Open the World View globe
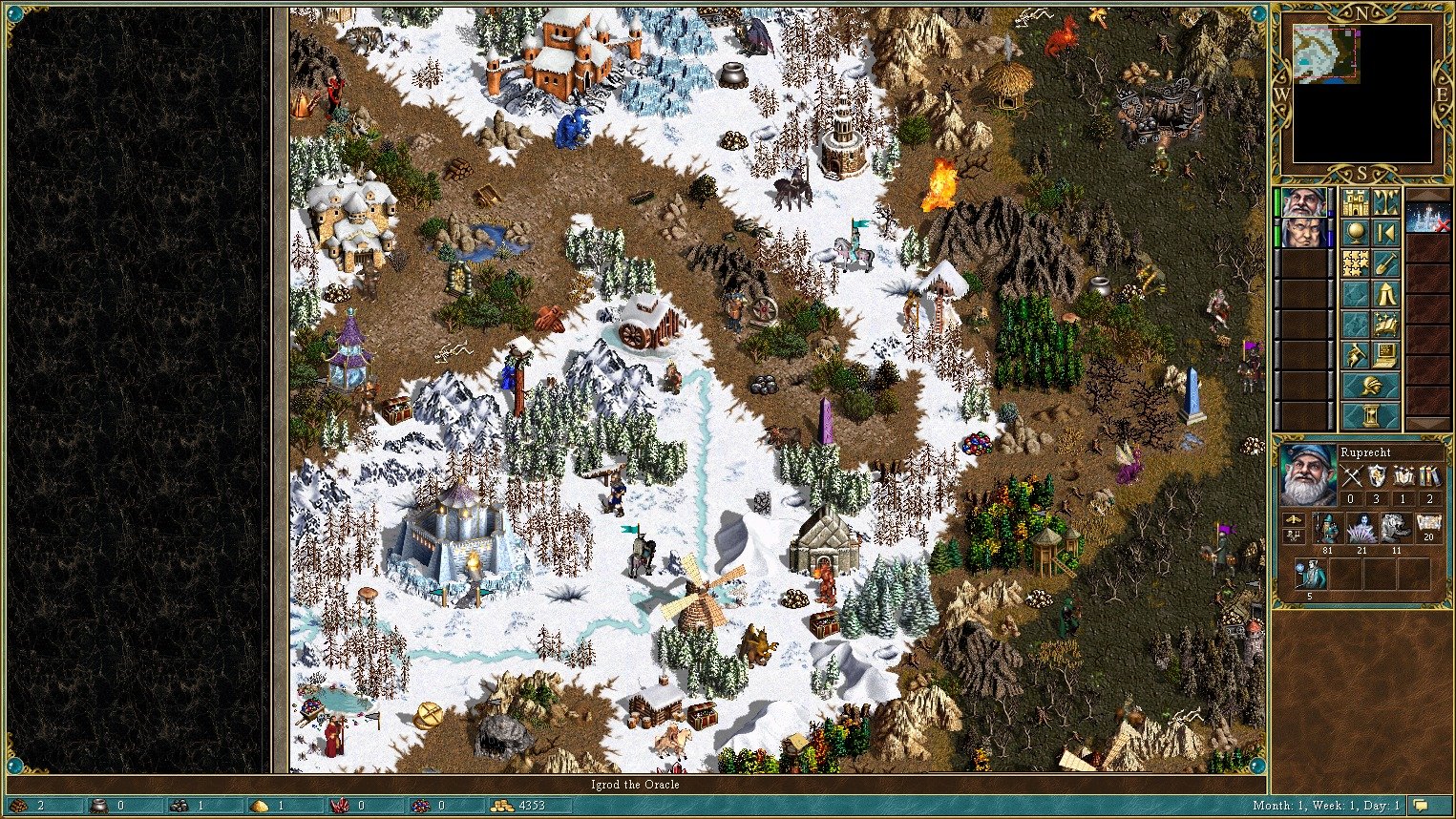Viewport: 1456px width, 819px height. 1356,231
